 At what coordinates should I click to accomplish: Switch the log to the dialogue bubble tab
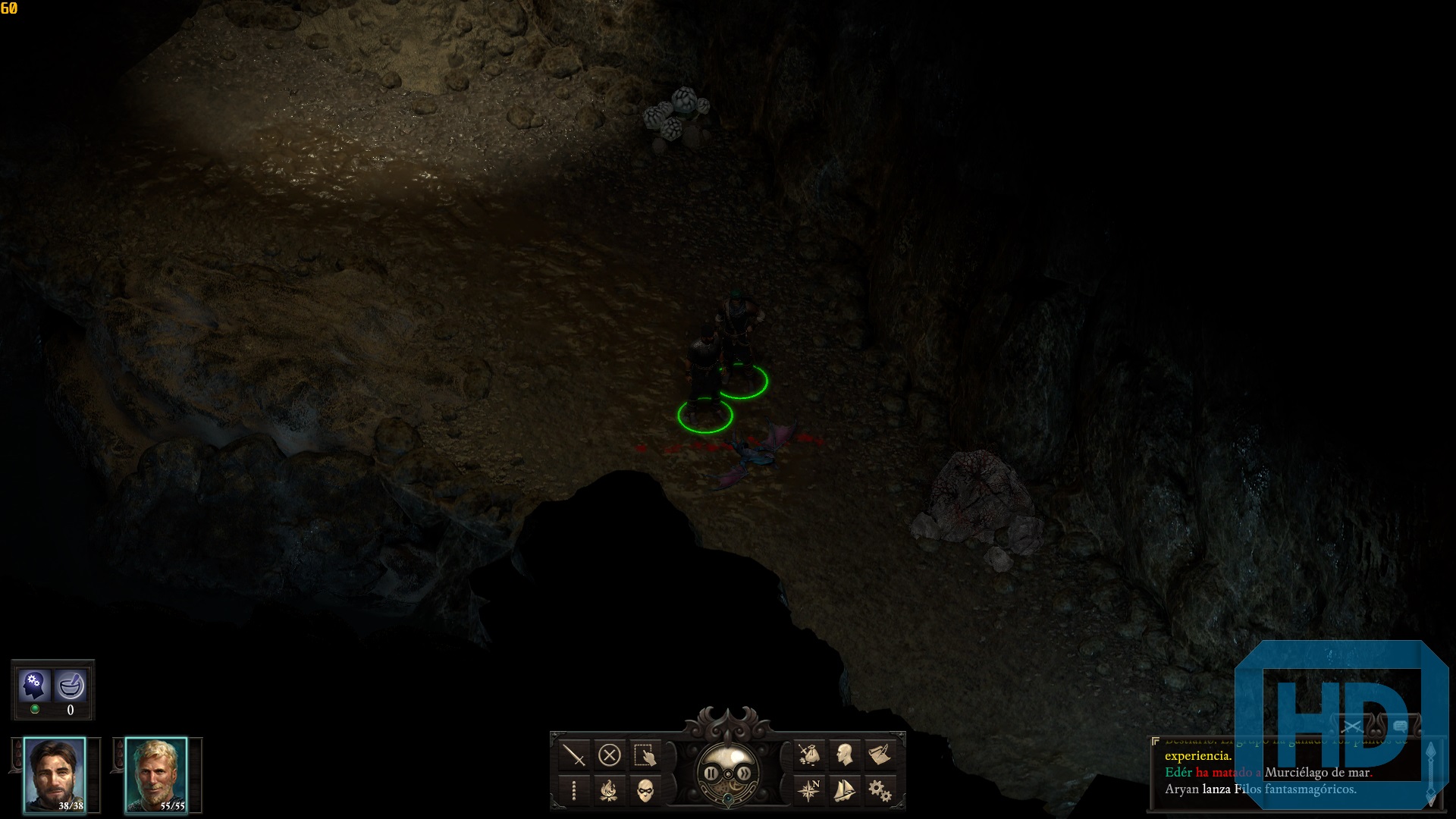pyautogui.click(x=1400, y=726)
